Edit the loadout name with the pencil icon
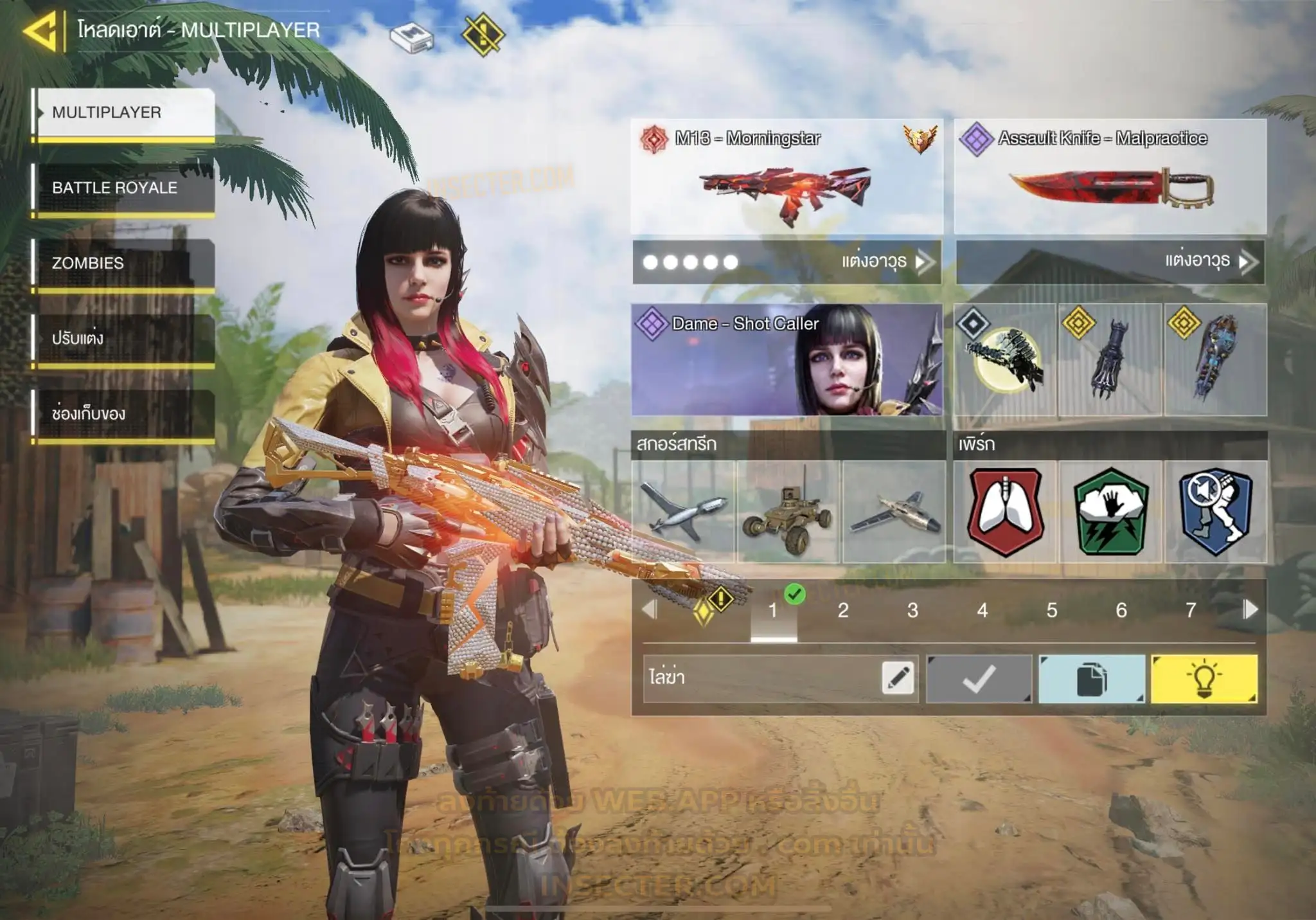1316x920 pixels. tap(898, 678)
